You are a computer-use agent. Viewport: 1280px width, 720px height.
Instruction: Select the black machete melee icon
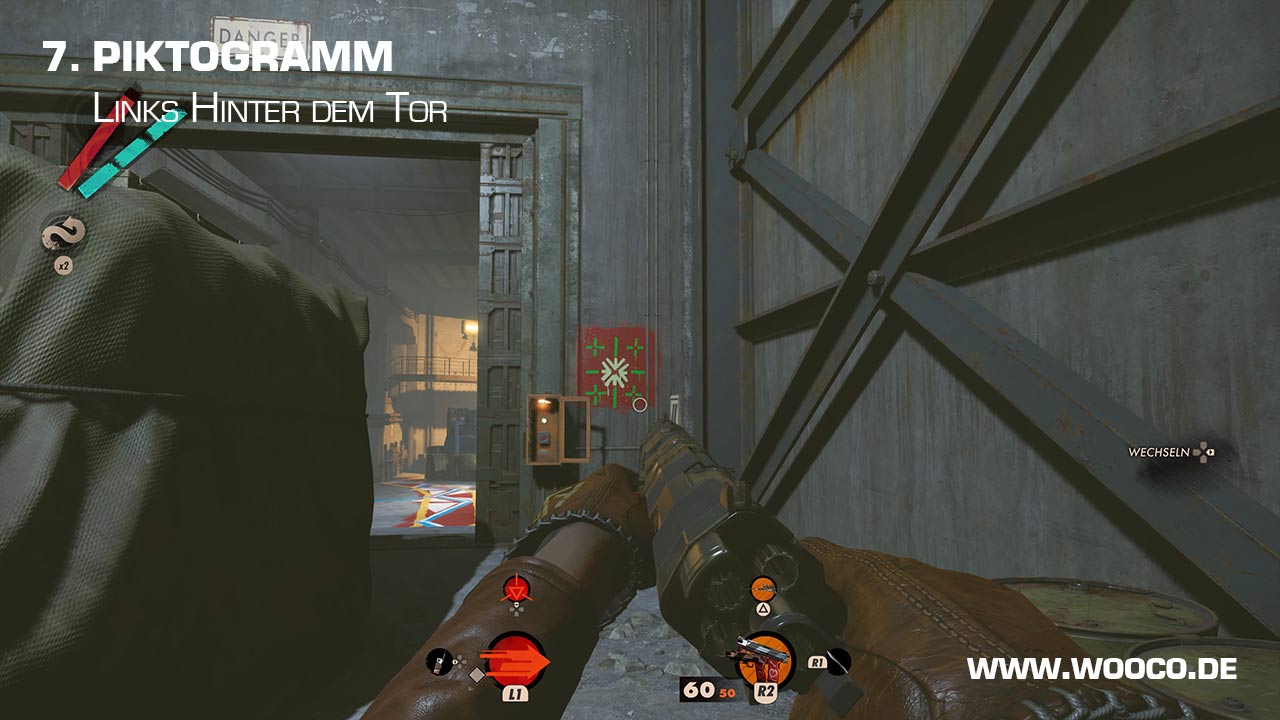point(838,661)
